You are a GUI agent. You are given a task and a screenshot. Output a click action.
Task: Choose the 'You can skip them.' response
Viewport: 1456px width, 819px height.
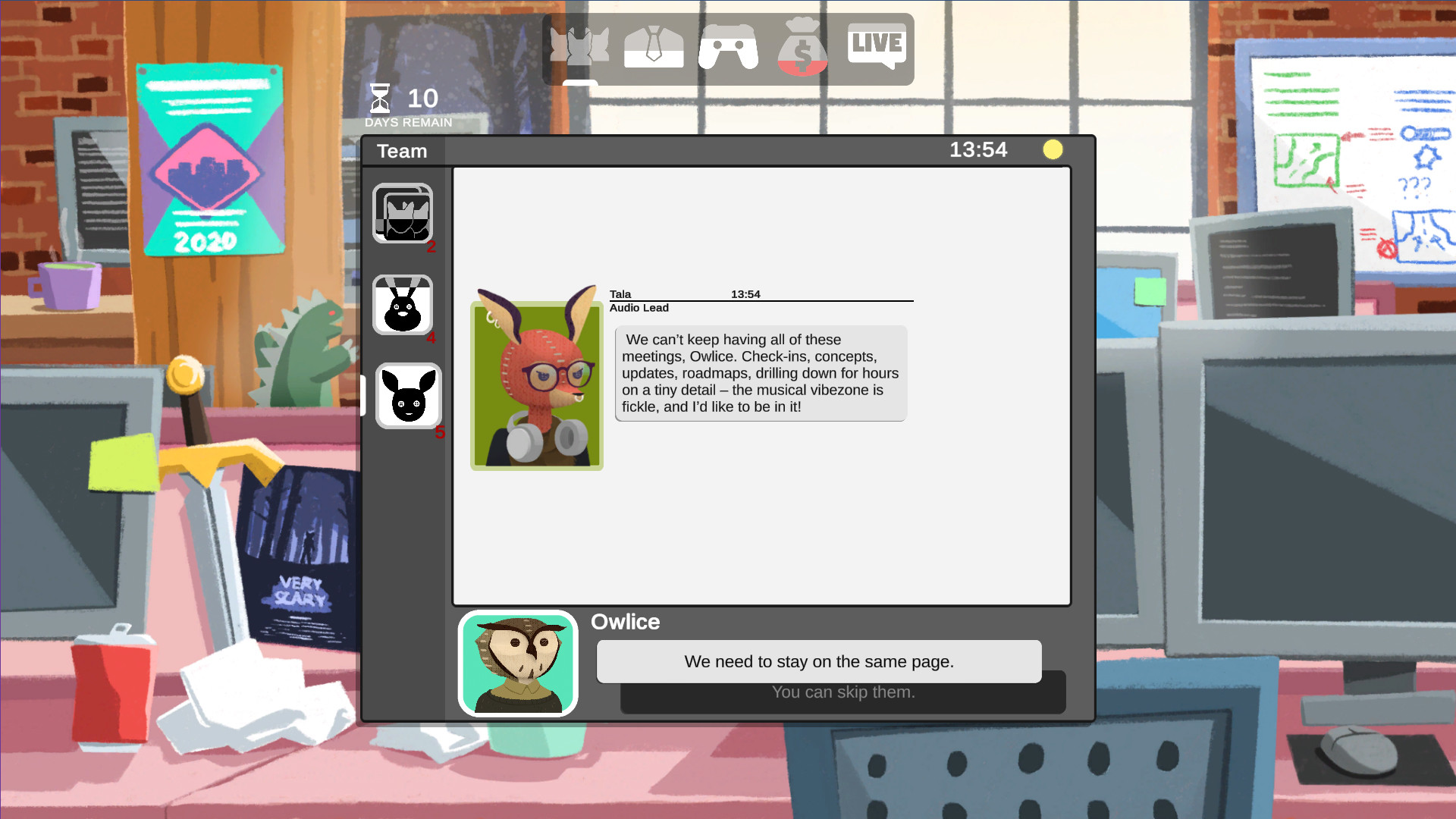click(843, 692)
